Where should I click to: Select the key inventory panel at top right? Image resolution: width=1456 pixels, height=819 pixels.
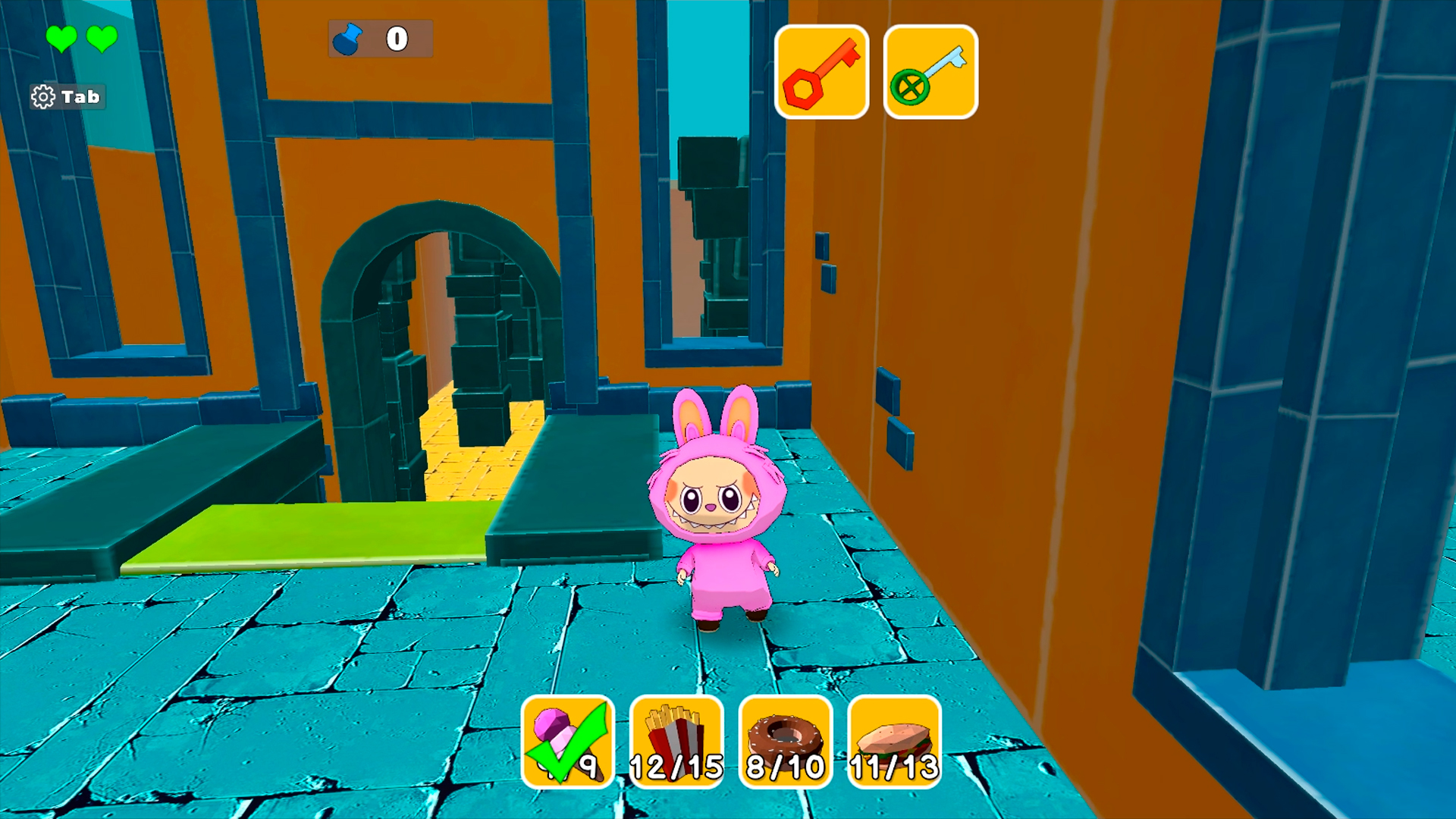876,71
